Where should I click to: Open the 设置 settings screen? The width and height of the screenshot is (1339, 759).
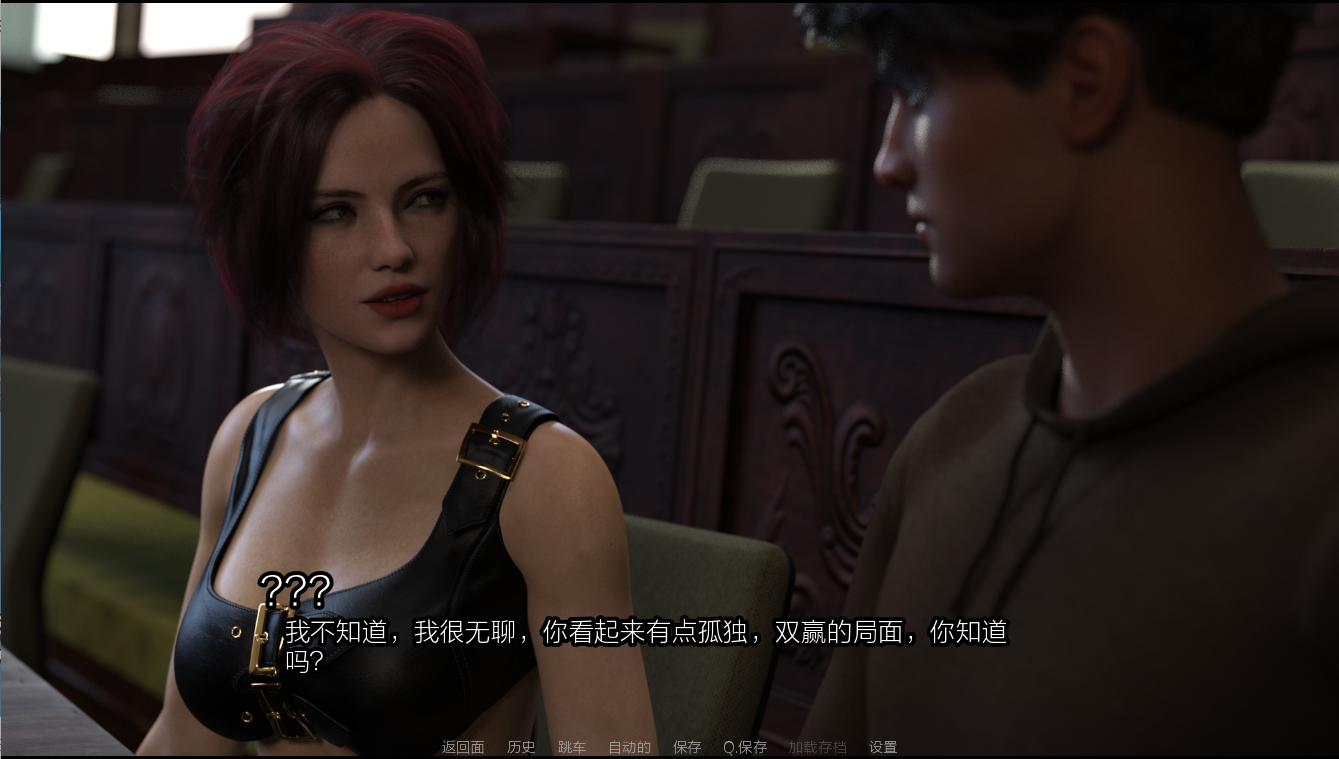tap(882, 746)
